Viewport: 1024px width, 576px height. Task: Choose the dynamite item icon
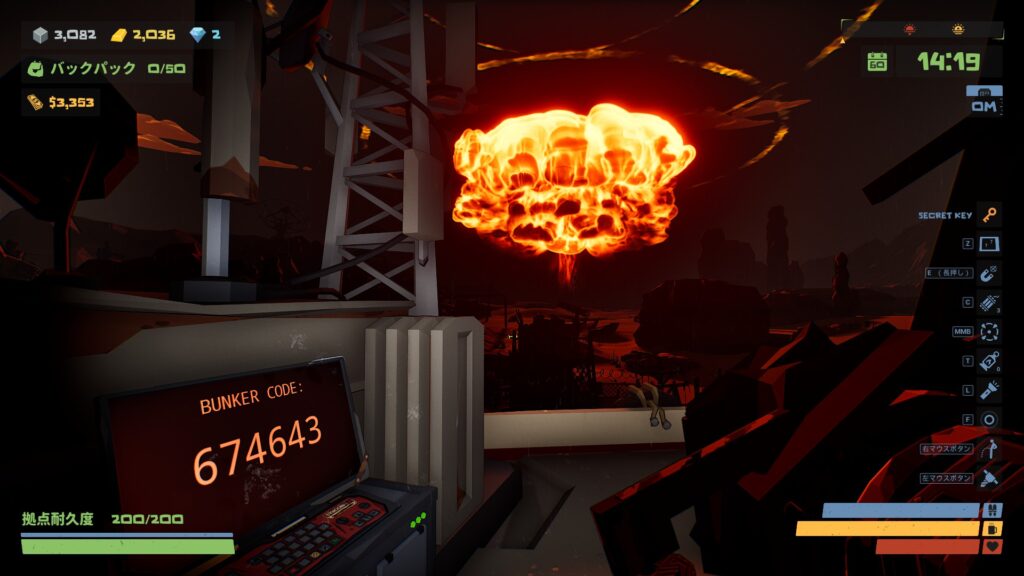click(989, 303)
